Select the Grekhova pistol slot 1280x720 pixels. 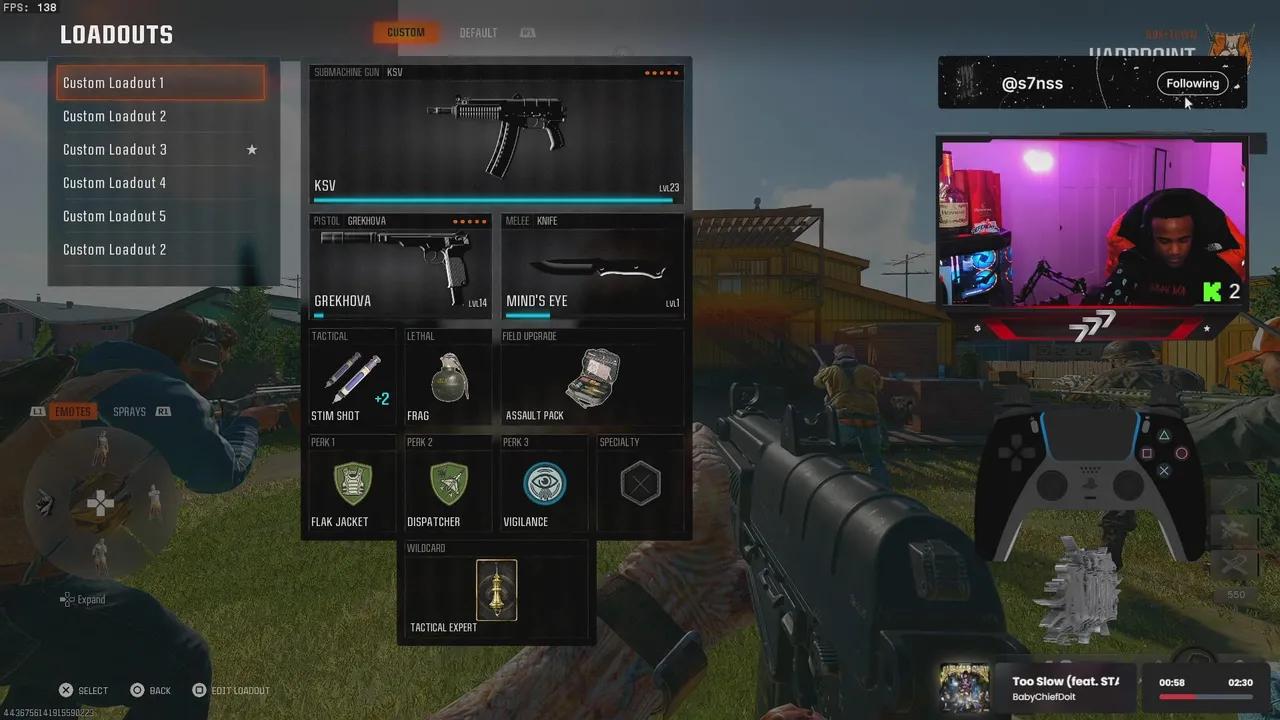pos(400,266)
